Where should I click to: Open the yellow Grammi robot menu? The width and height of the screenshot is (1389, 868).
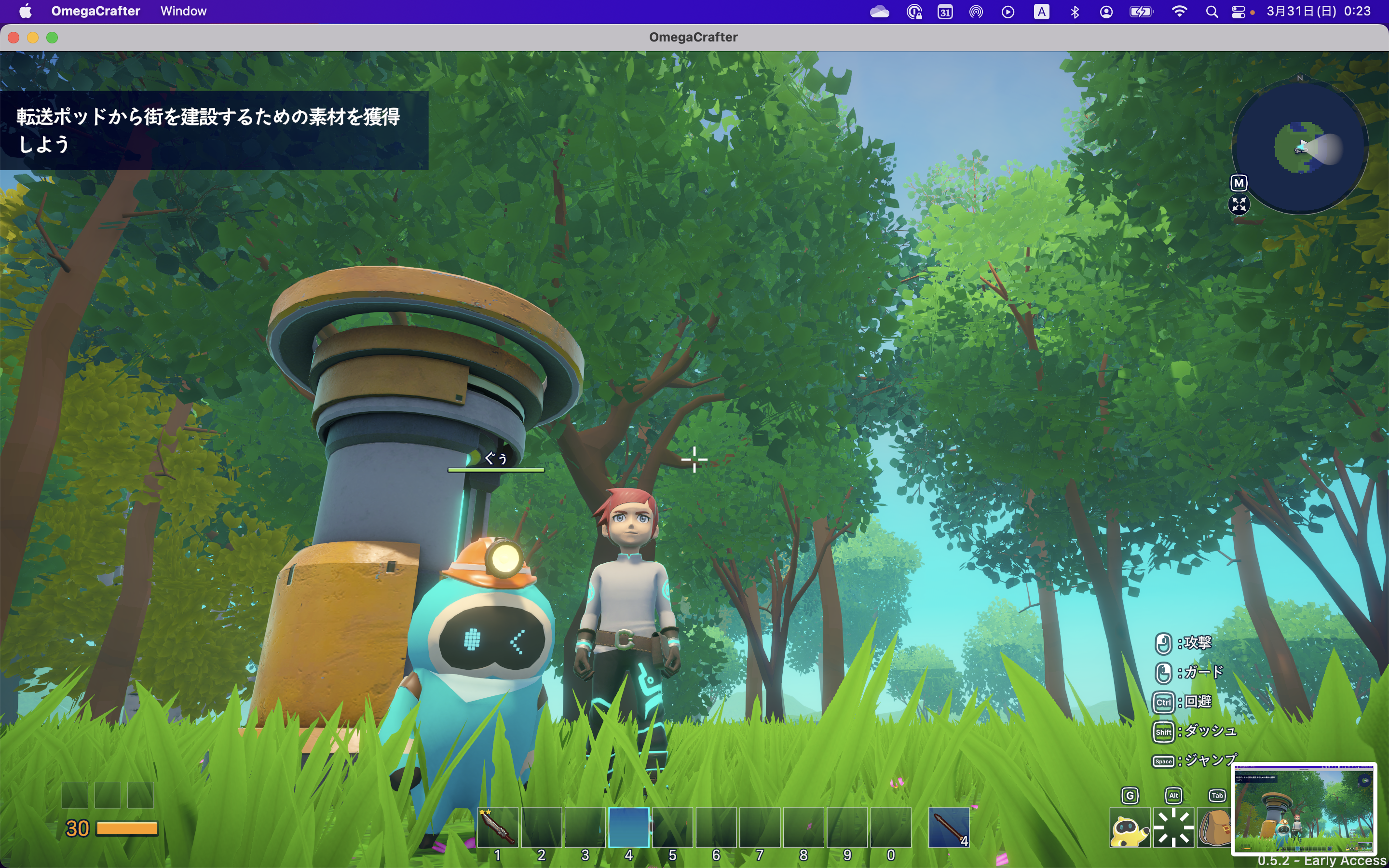(1130, 828)
